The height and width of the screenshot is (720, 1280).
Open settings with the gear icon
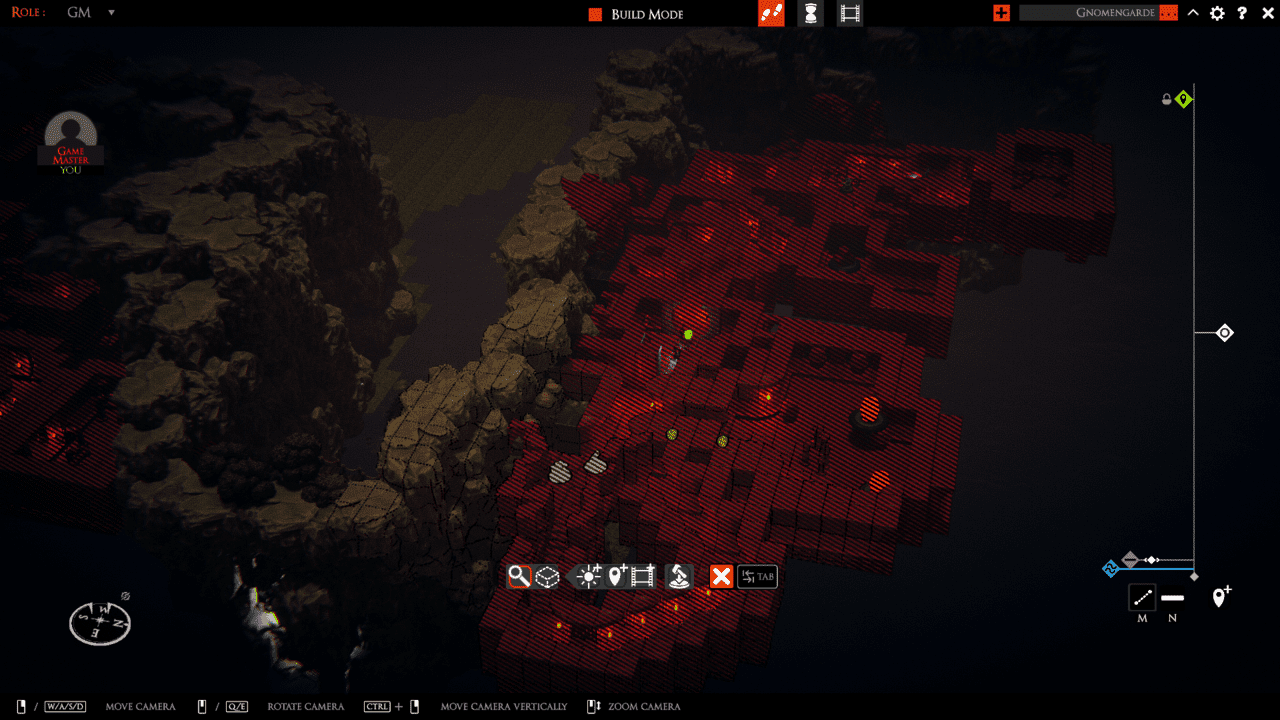coord(1217,13)
